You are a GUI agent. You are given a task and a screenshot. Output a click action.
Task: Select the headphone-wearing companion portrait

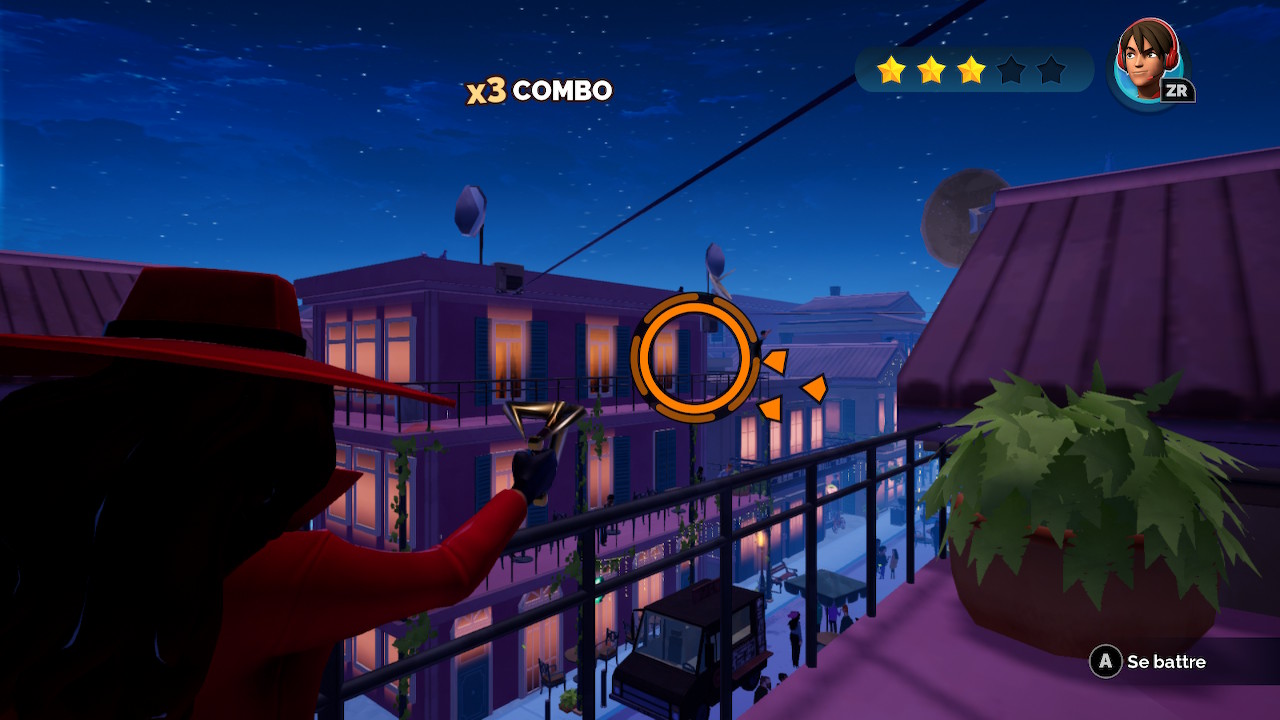click(1147, 60)
